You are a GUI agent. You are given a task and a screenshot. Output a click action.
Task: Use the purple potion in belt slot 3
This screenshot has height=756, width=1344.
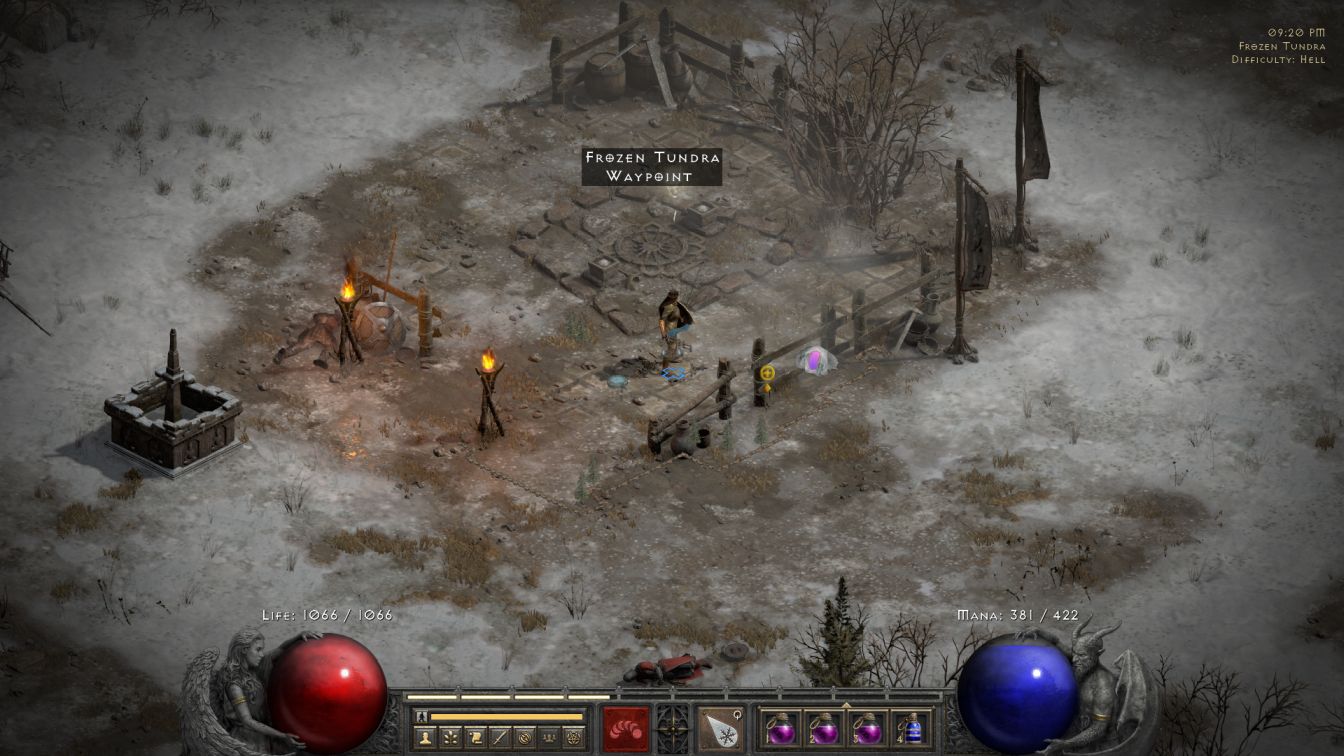point(867,728)
